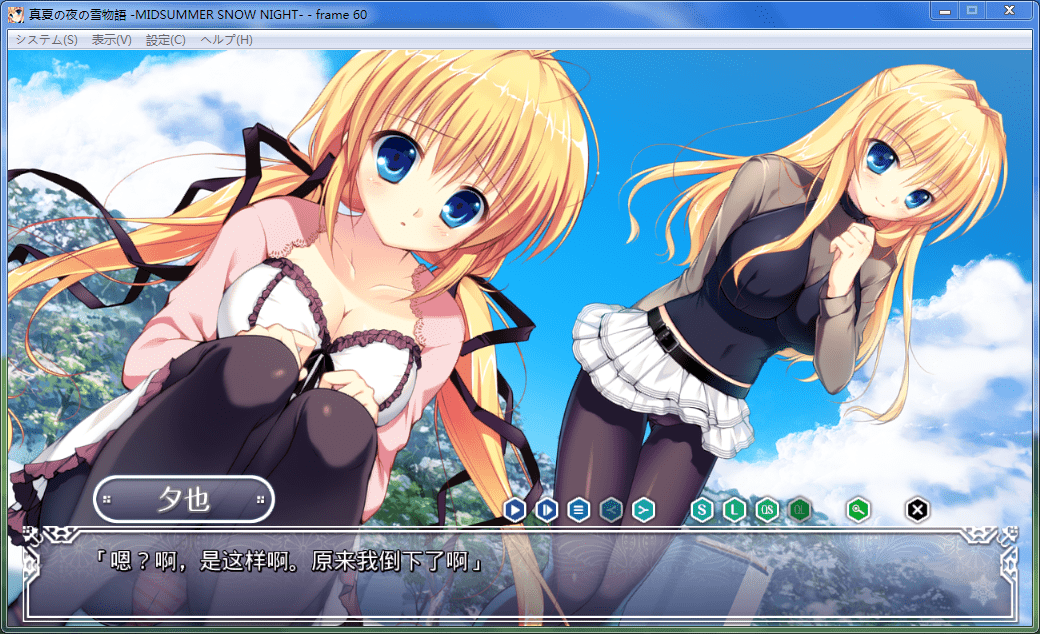The image size is (1040, 634).
Task: Hide the message window with black X
Action: click(917, 510)
